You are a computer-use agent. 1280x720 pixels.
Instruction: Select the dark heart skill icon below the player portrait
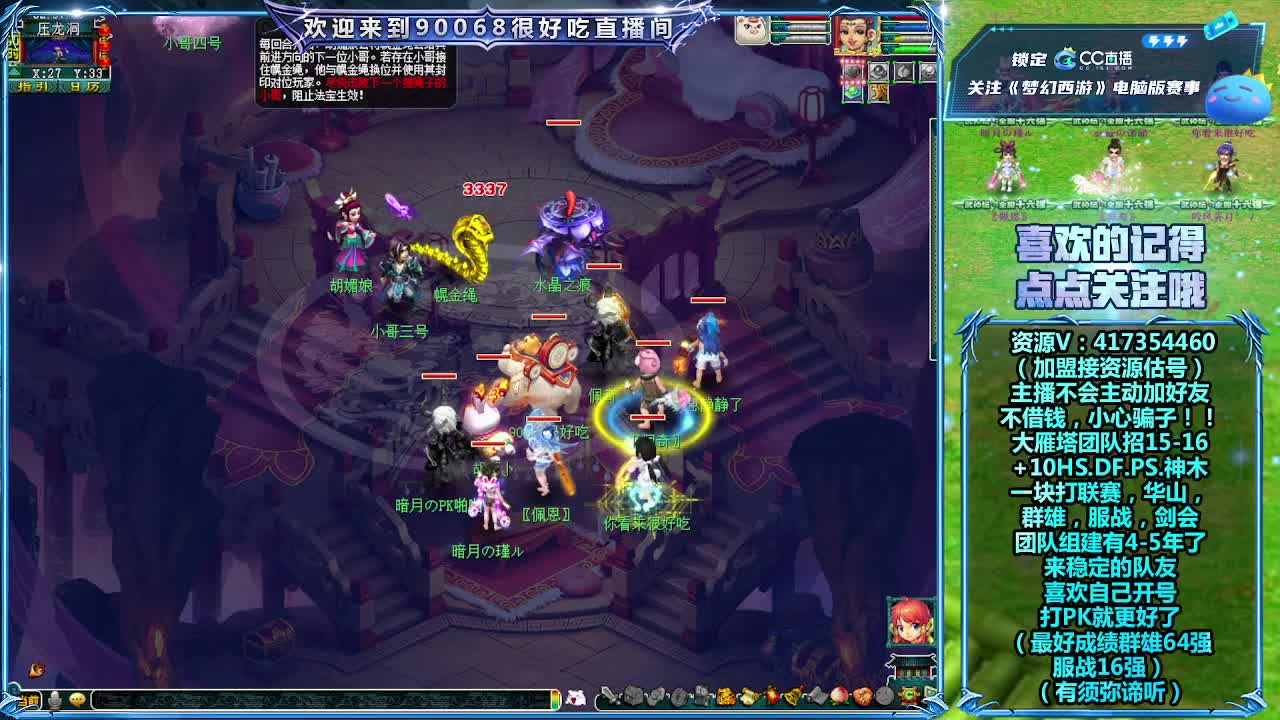[854, 71]
